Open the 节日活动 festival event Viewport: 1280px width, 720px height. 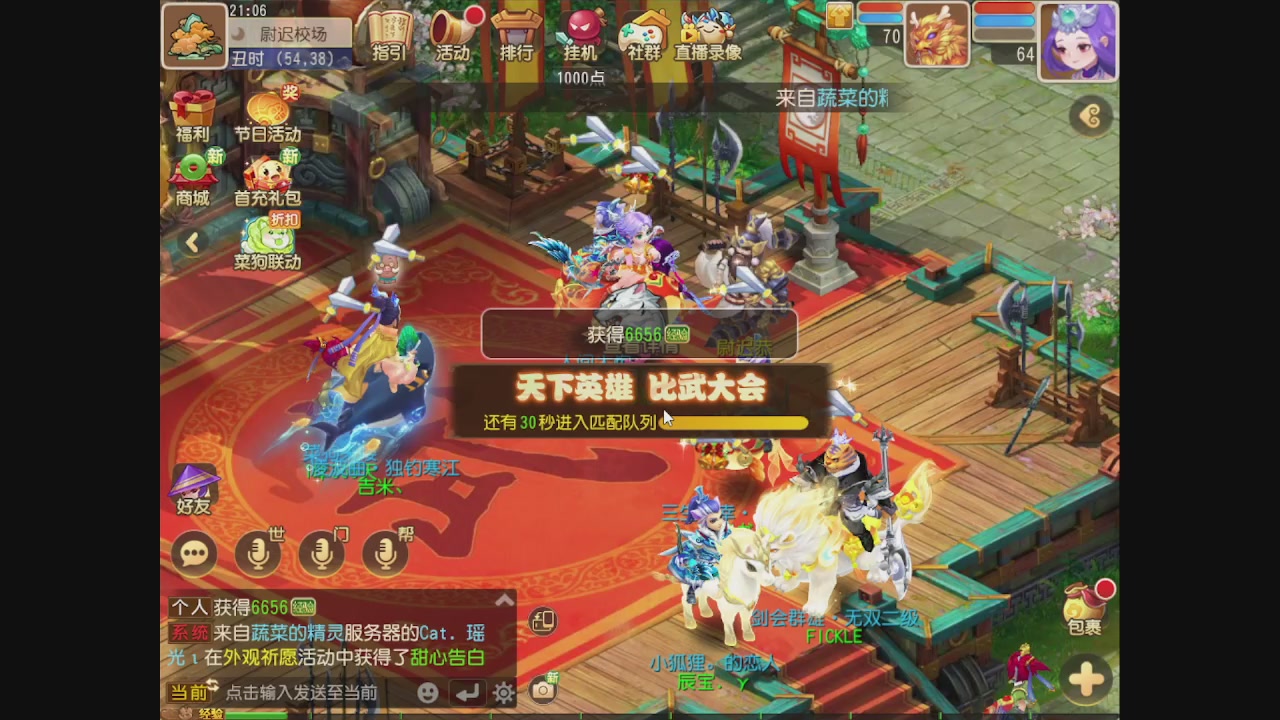(x=270, y=110)
